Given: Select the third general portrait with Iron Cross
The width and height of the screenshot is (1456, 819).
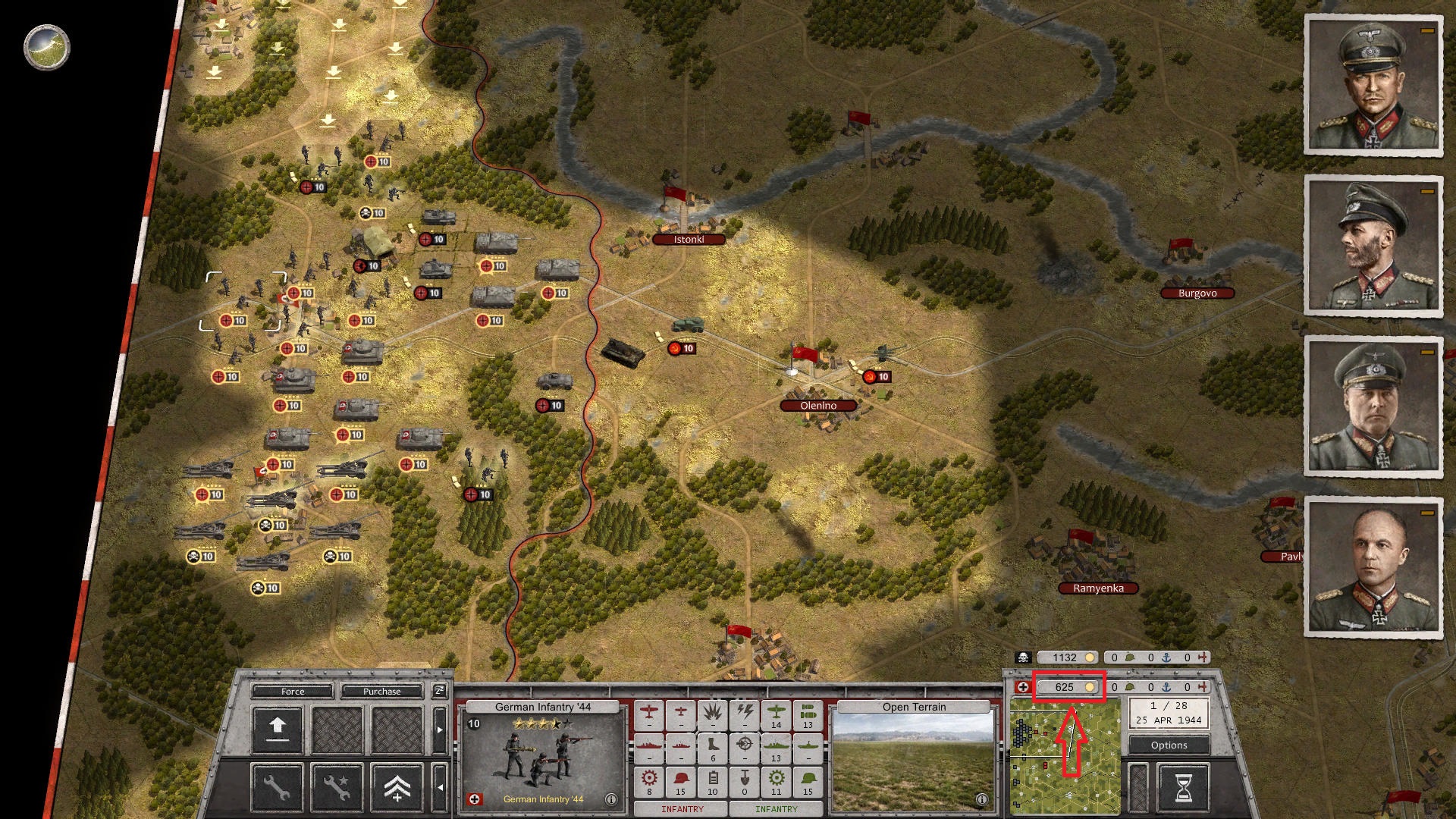Looking at the screenshot, I should coord(1373,406).
